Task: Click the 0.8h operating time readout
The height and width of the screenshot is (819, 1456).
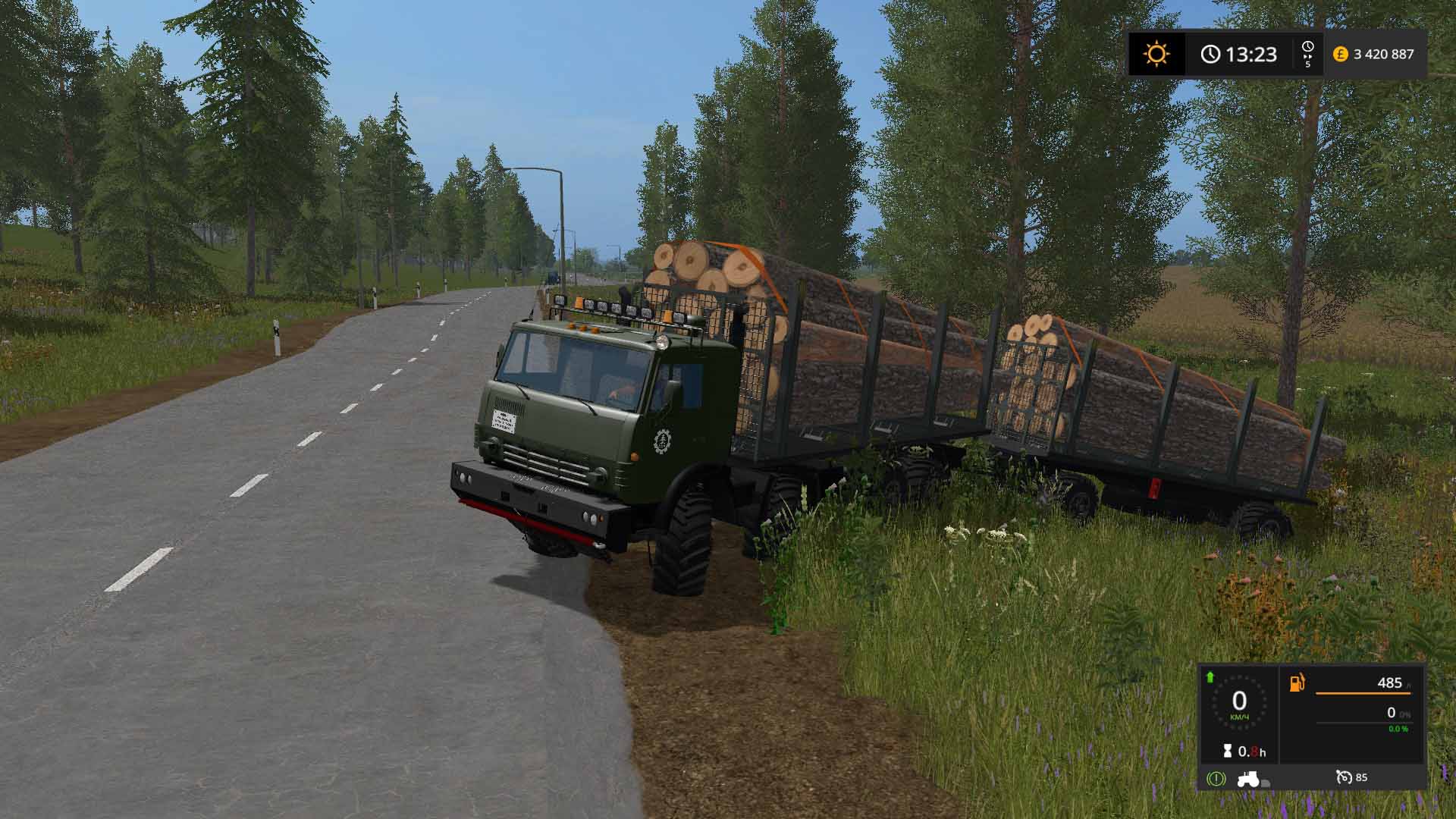Action: point(1251,751)
